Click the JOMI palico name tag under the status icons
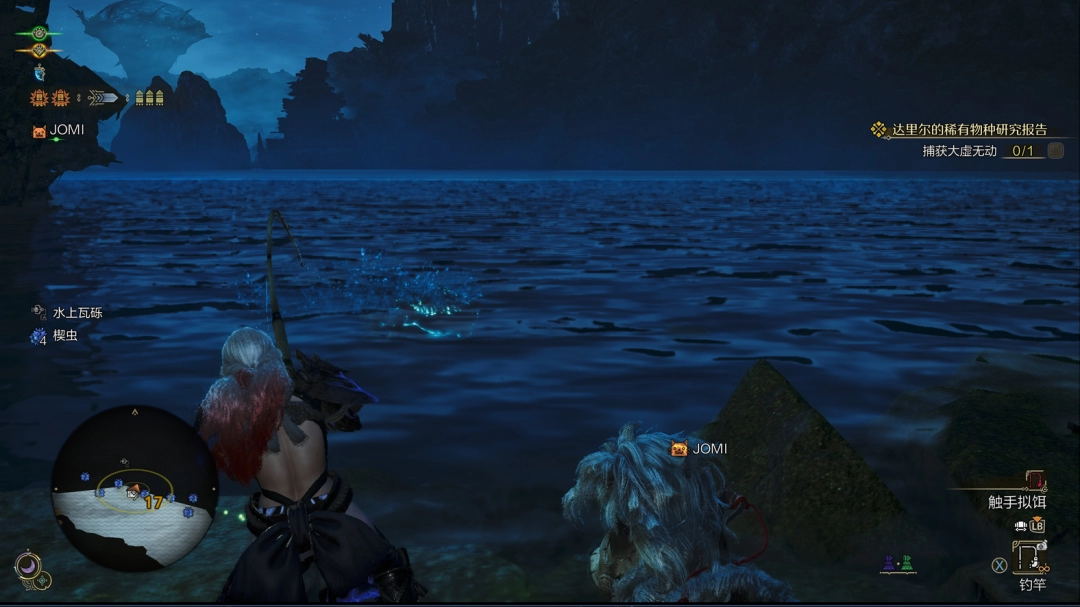1080x607 pixels. tap(66, 130)
